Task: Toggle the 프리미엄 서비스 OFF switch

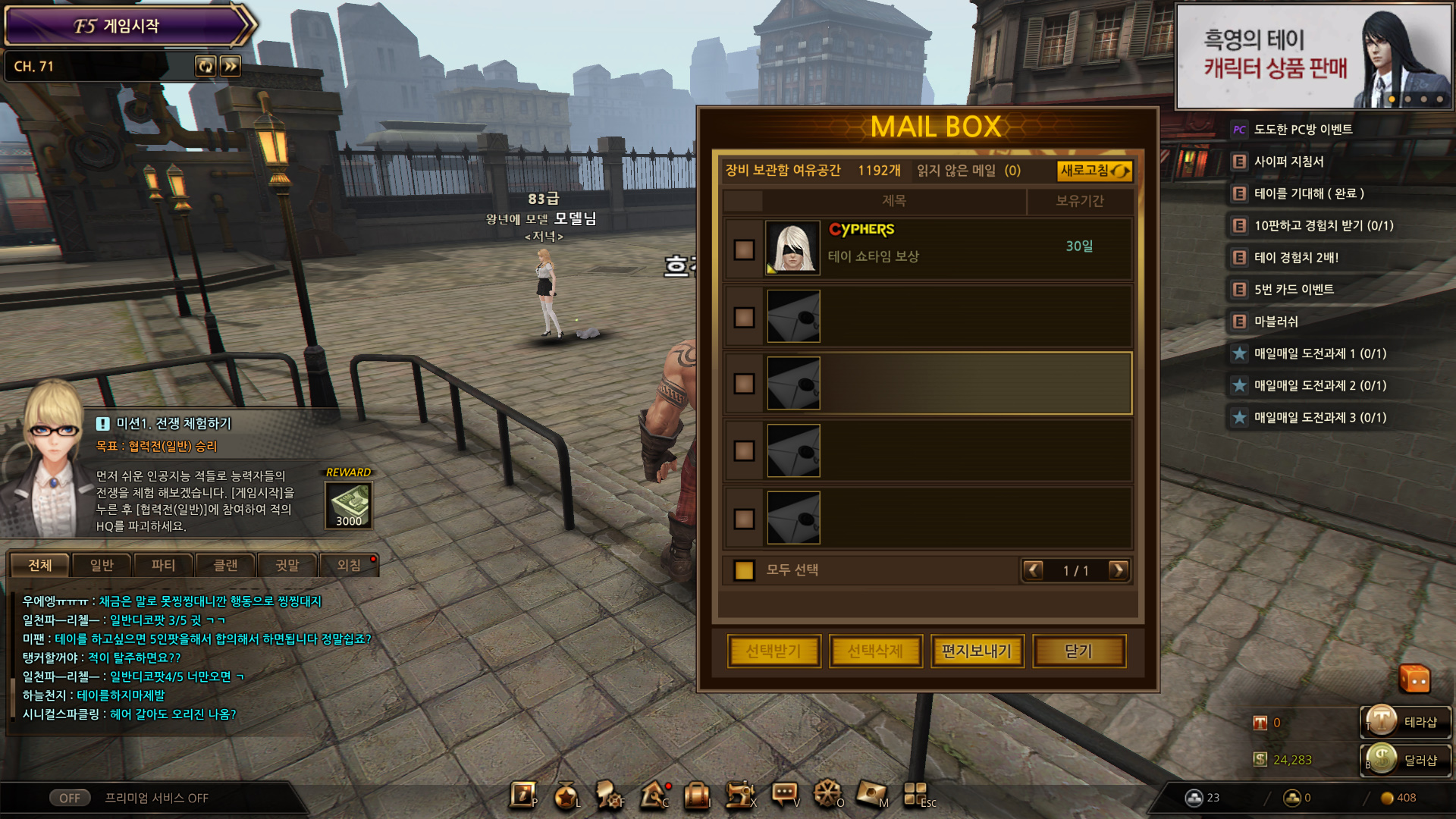Action: tap(70, 798)
